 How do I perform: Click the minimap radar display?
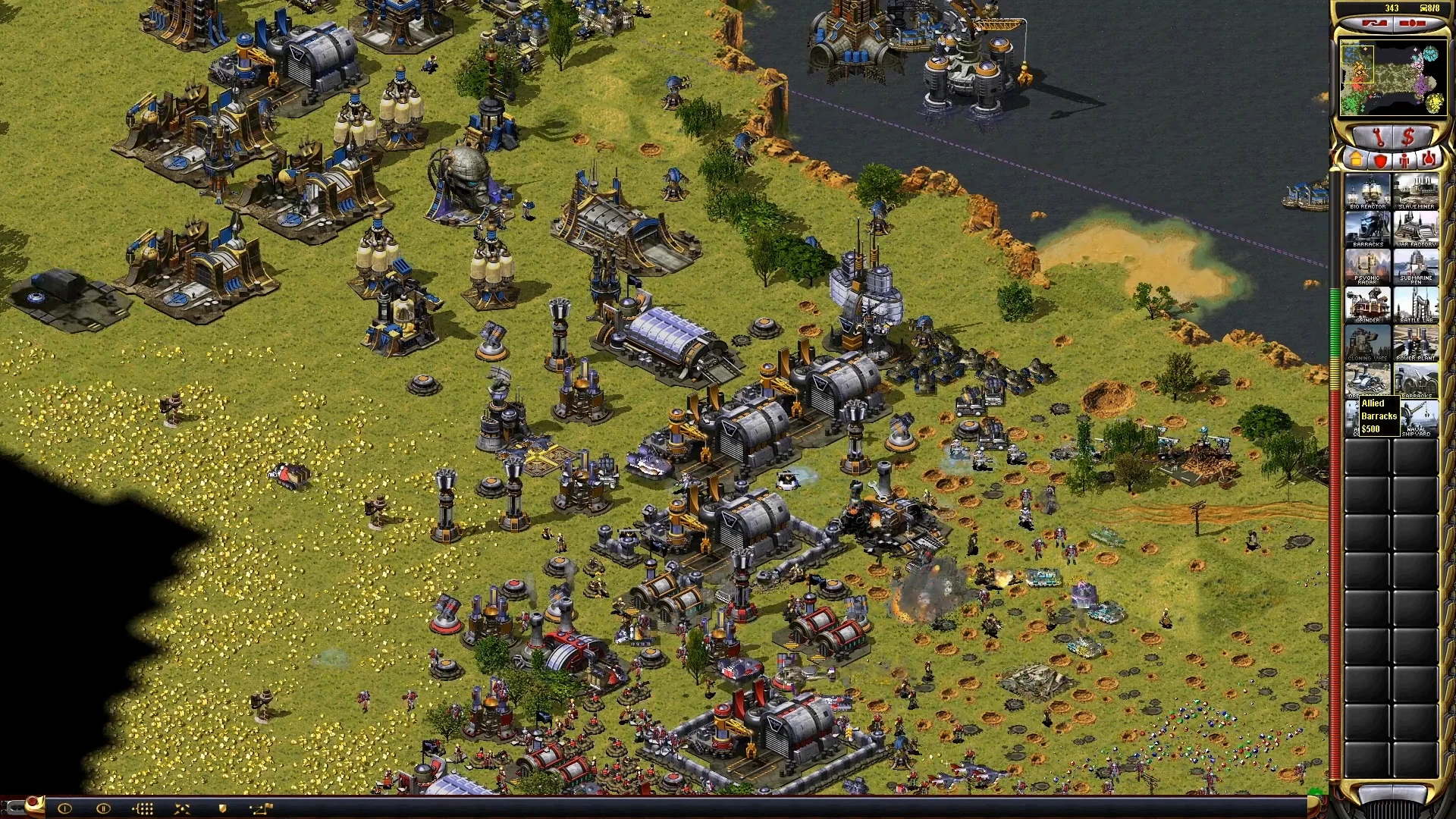tap(1390, 79)
